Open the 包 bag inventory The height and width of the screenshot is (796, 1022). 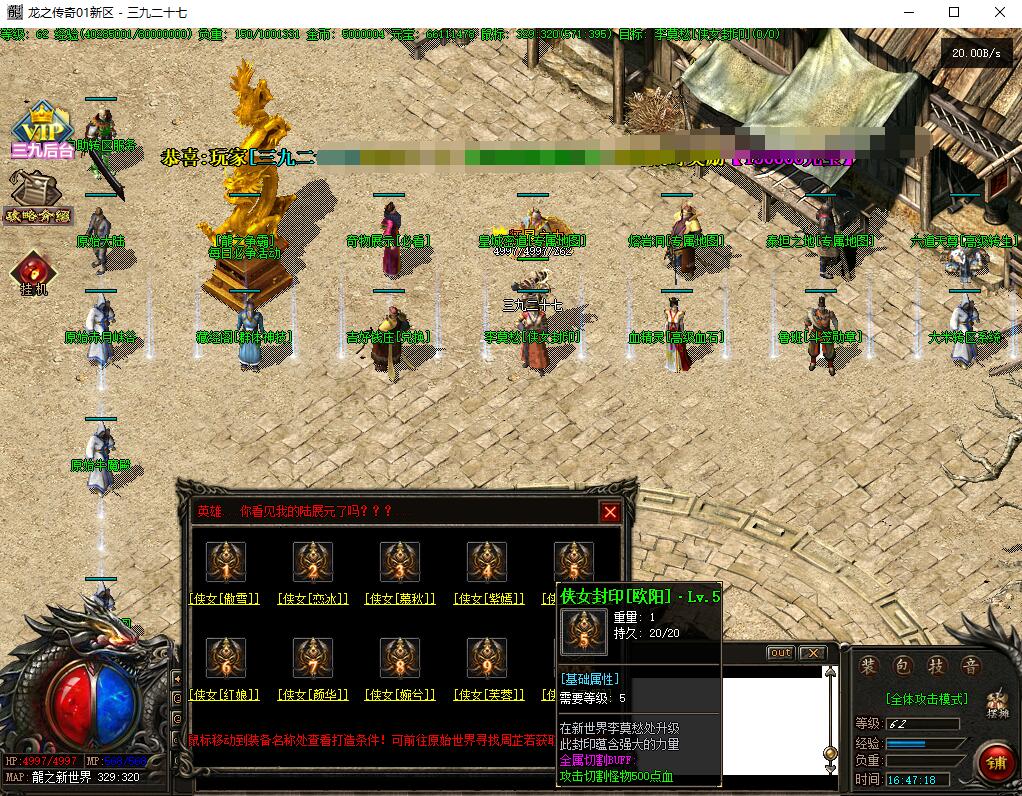pos(904,667)
